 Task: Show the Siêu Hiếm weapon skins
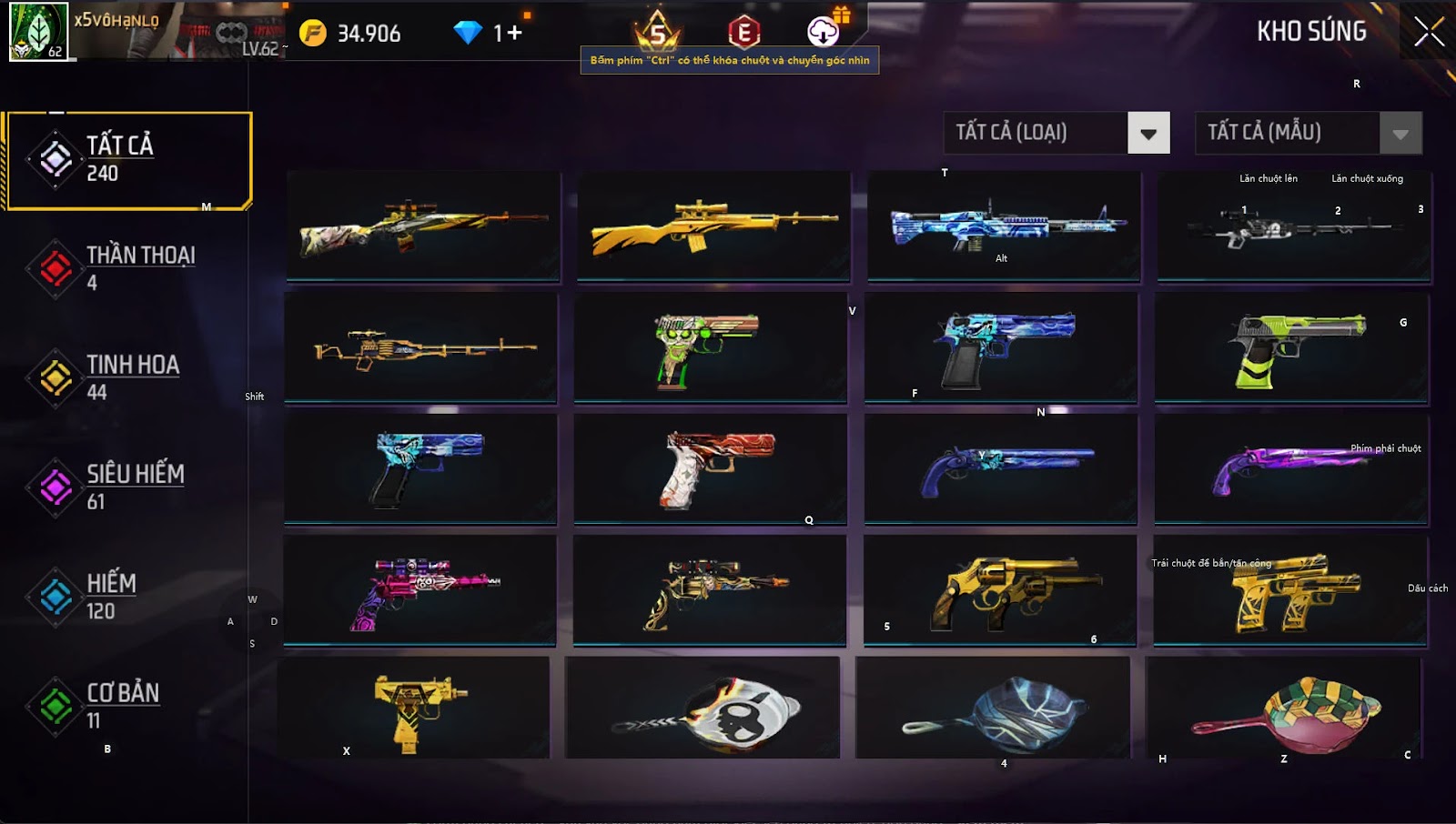pyautogui.click(x=127, y=487)
